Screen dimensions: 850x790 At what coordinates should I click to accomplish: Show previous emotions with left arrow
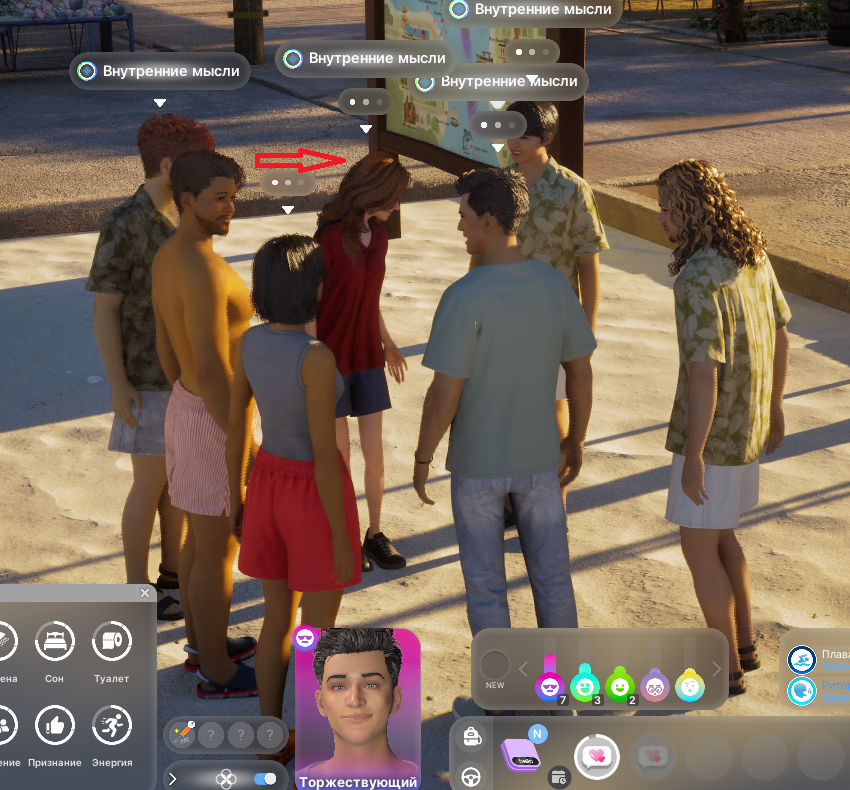pyautogui.click(x=523, y=668)
